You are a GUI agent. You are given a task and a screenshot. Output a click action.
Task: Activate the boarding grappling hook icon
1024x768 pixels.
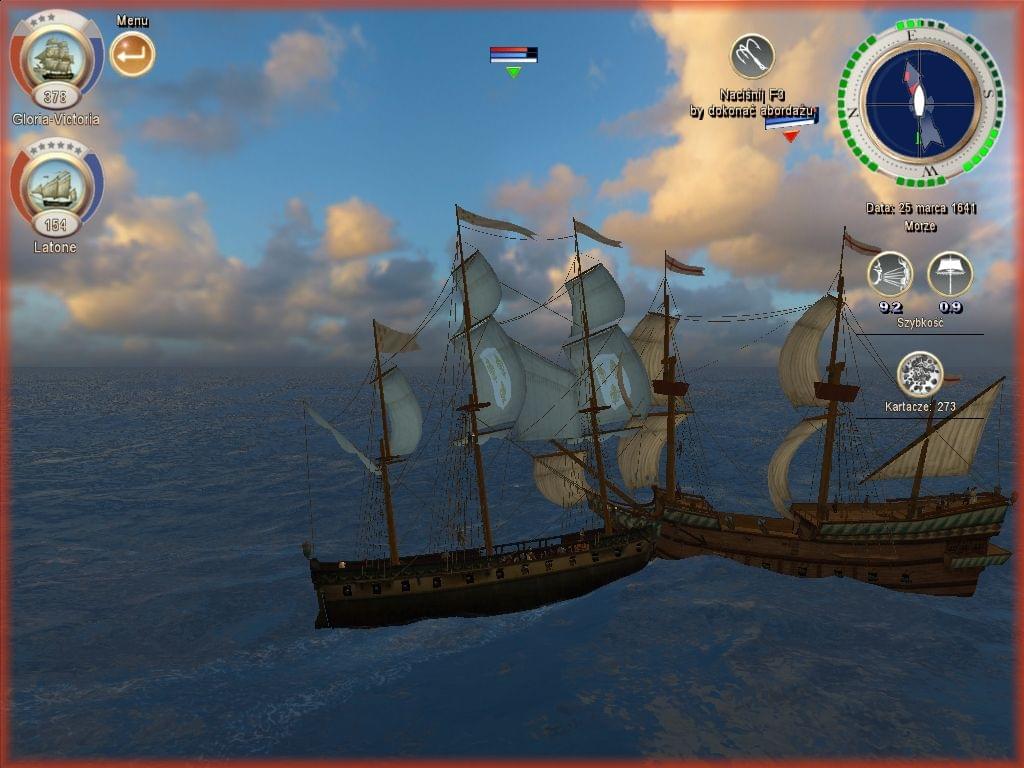[752, 56]
